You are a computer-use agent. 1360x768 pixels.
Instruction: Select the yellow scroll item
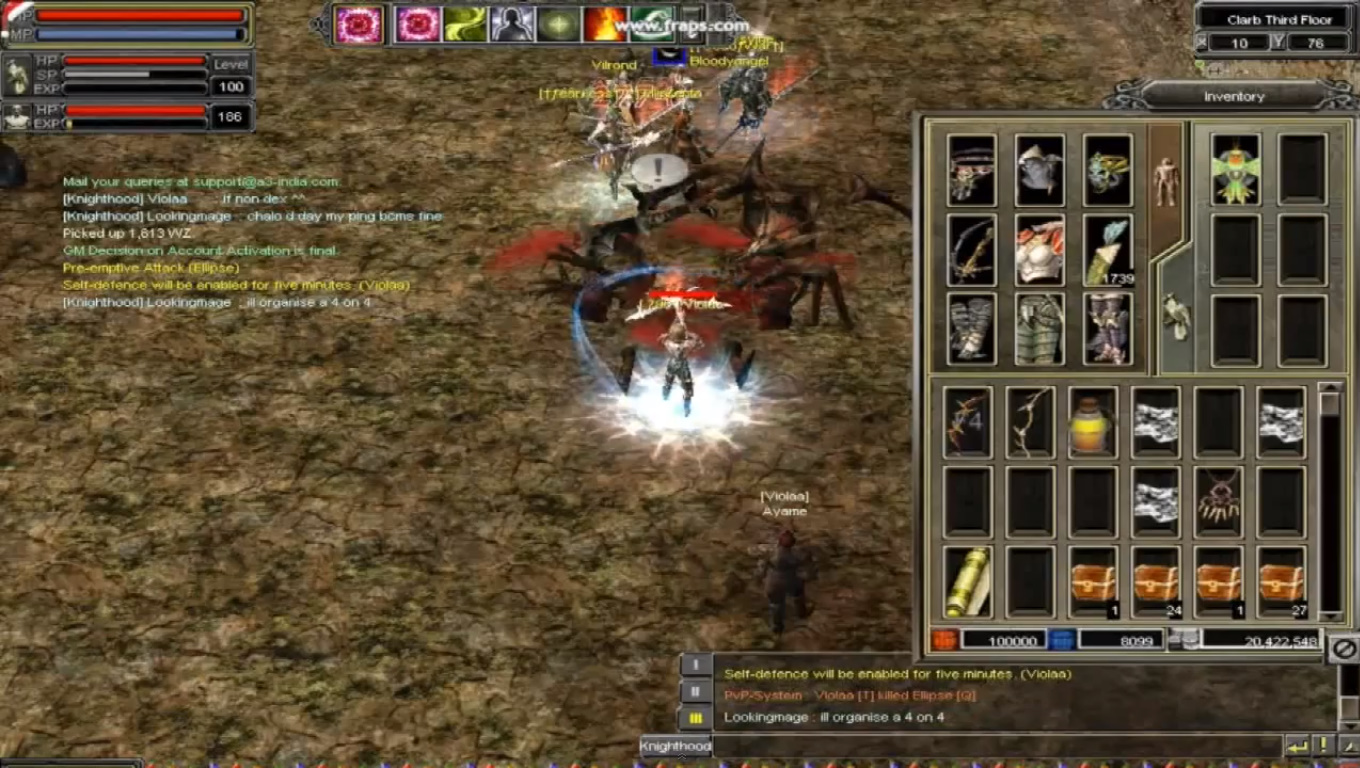coord(968,582)
